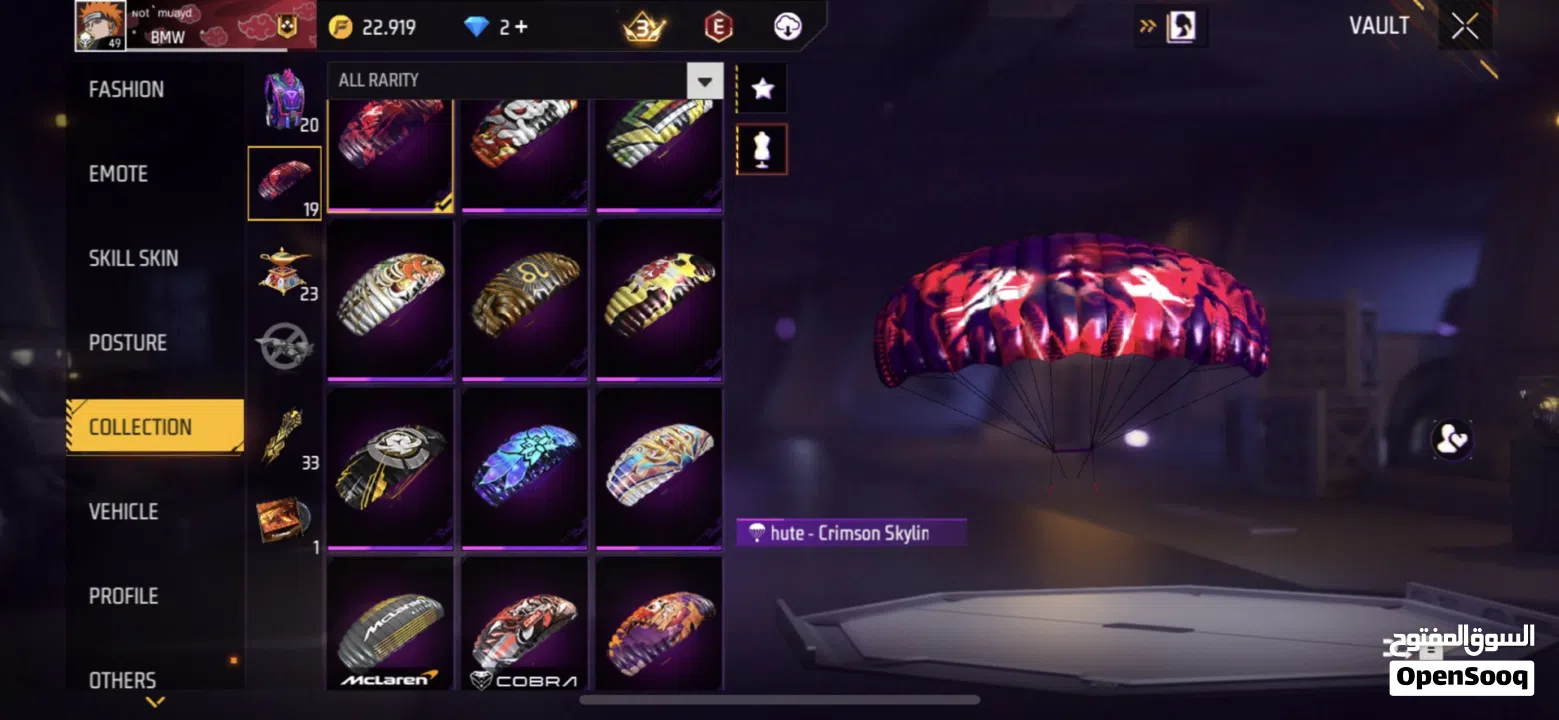Click the character preview swap icon near VAULT
The image size is (1559, 720).
[1181, 26]
